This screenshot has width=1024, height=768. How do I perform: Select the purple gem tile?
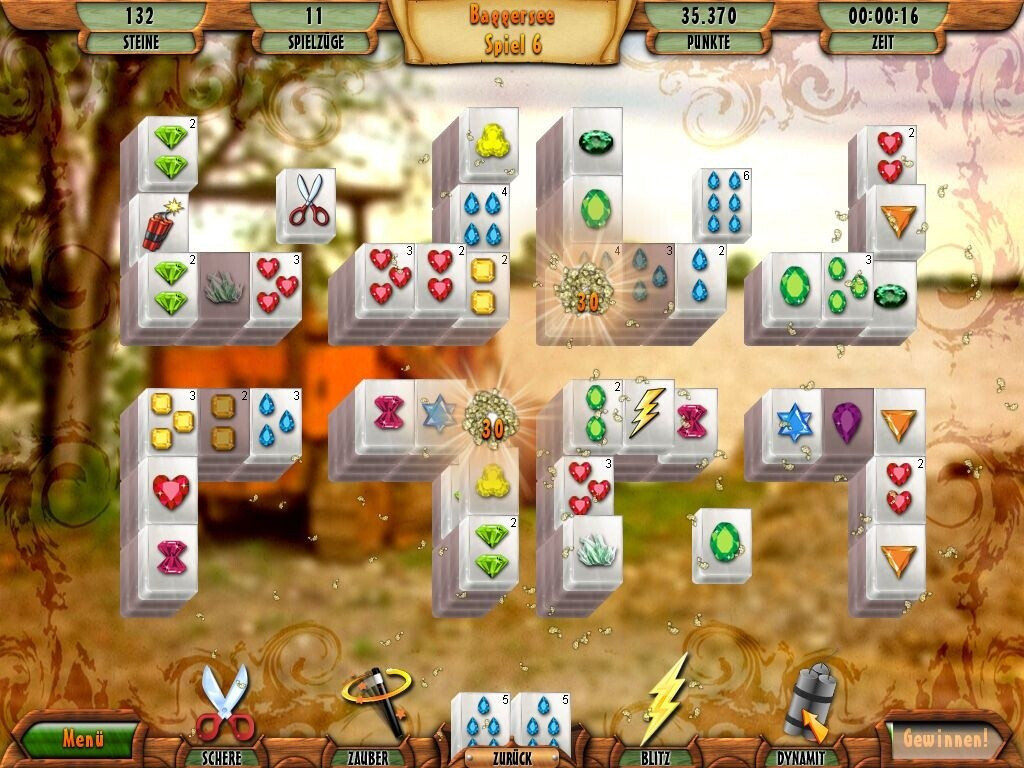click(845, 421)
